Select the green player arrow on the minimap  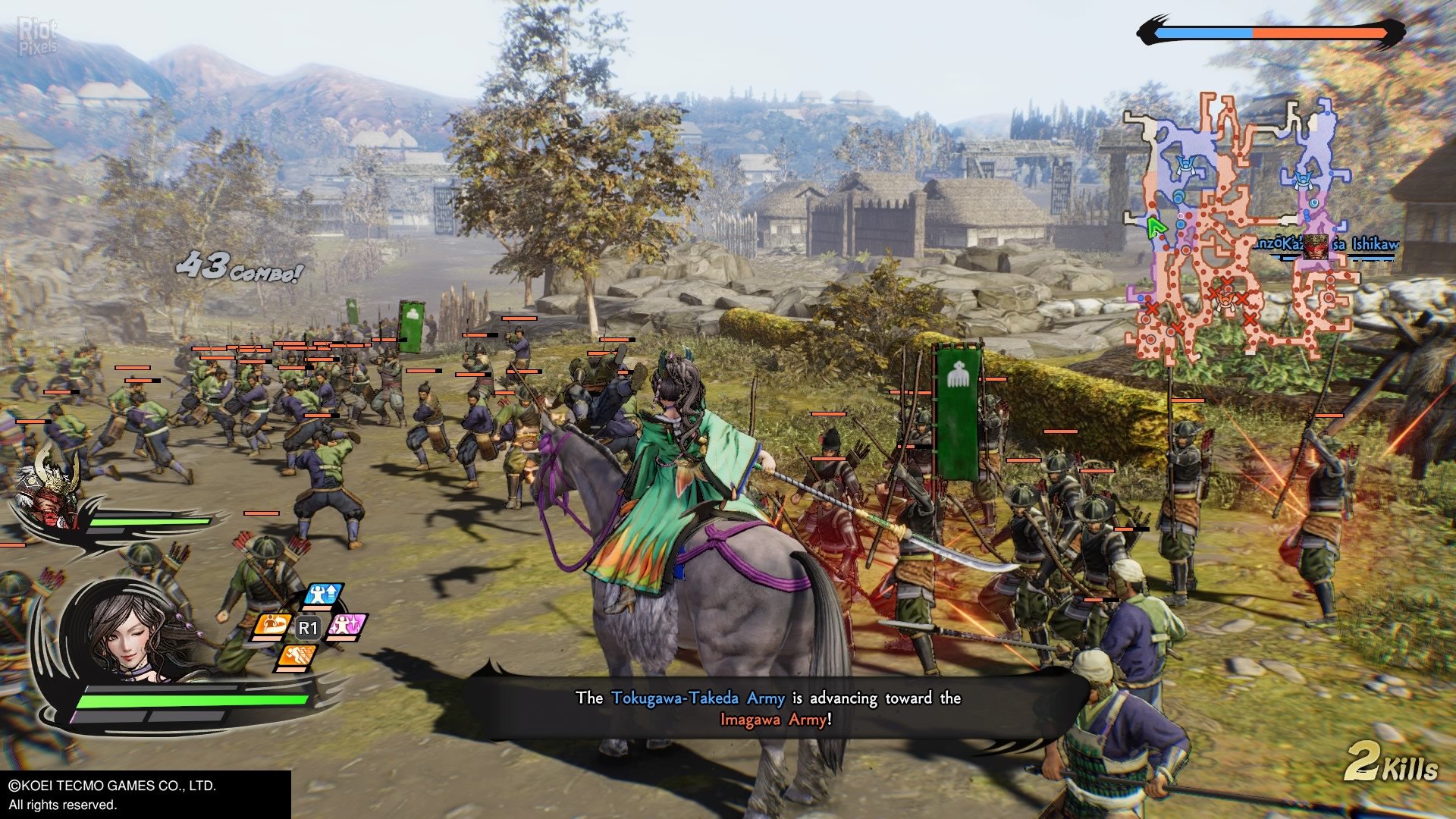[x=1155, y=227]
